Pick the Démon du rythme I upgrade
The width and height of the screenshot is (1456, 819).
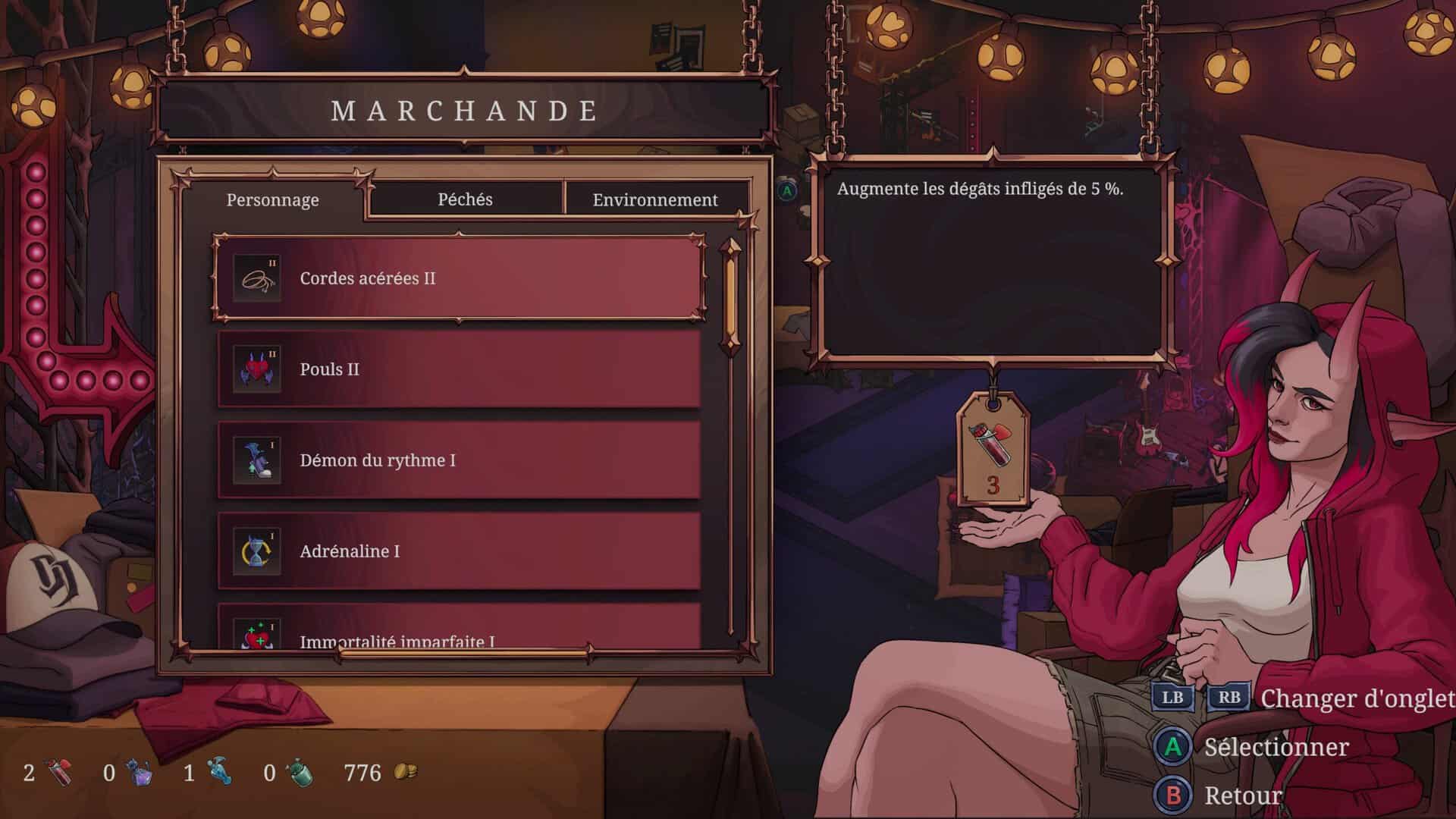point(459,460)
